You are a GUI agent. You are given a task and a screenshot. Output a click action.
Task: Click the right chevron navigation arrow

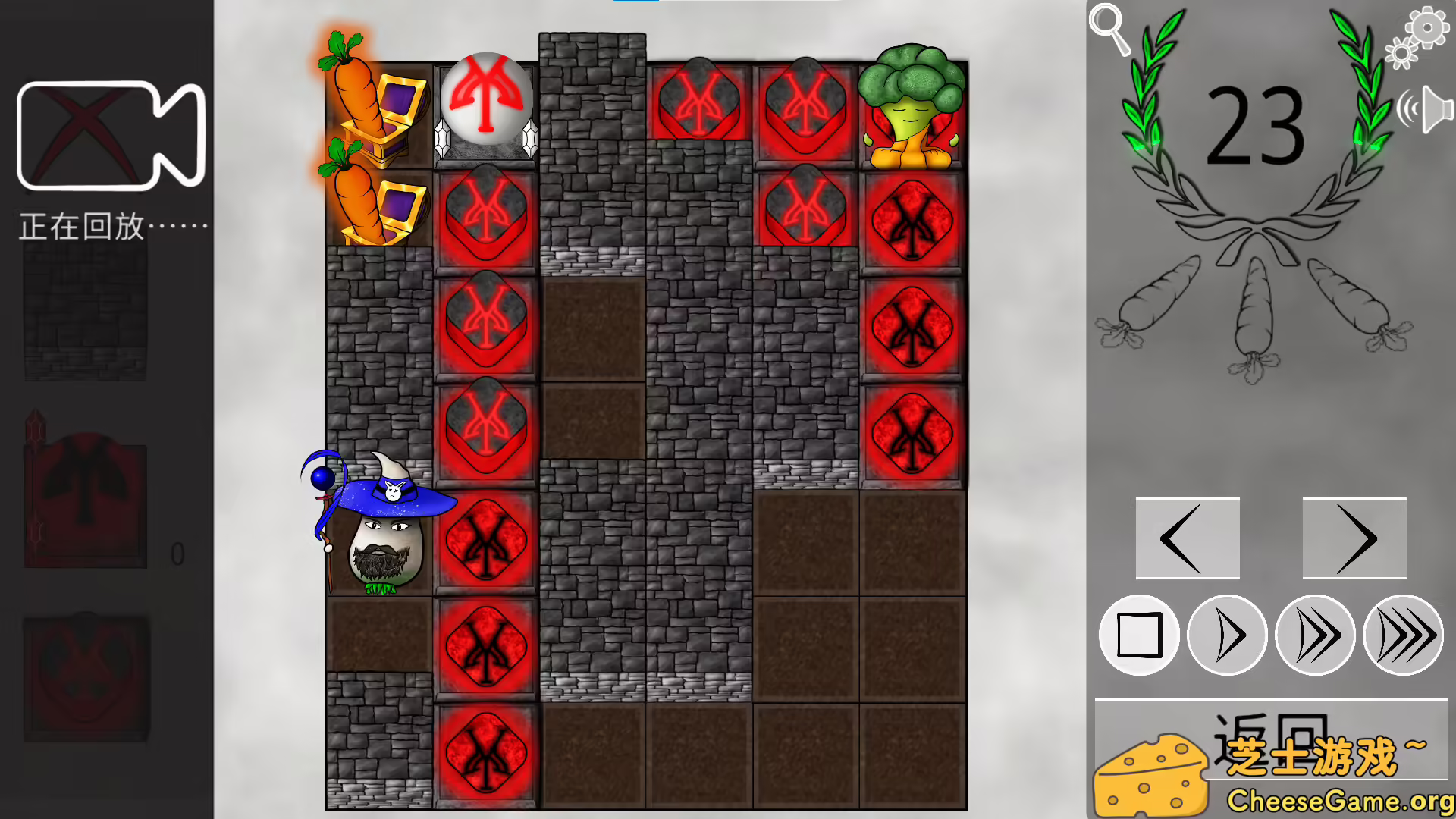point(1354,538)
